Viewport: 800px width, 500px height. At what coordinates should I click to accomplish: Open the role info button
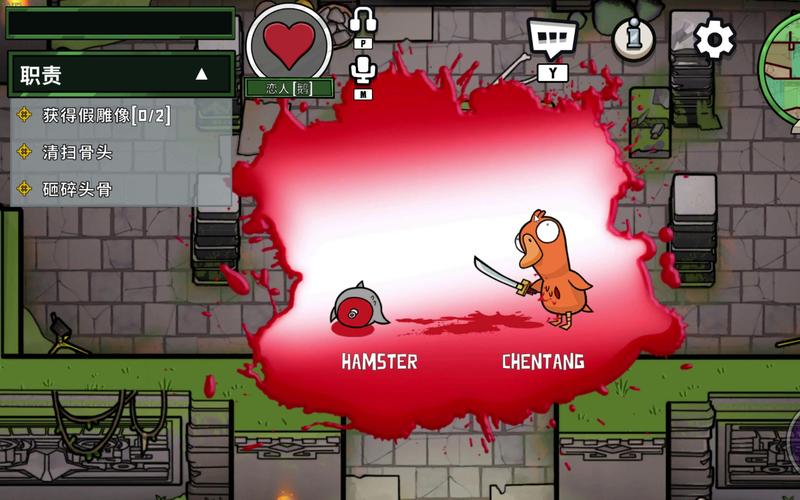click(x=633, y=38)
